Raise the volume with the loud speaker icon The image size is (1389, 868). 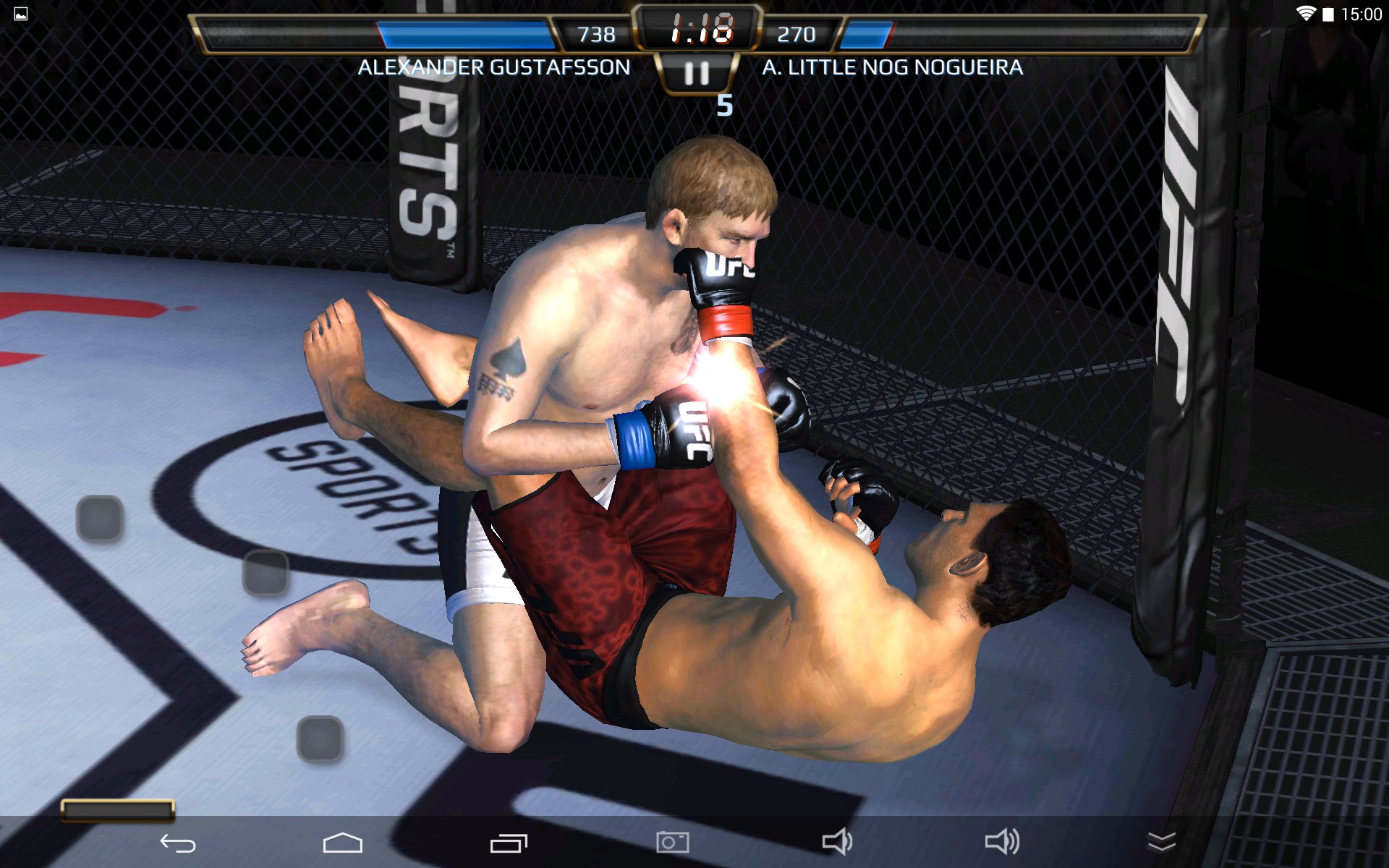coord(1002,842)
